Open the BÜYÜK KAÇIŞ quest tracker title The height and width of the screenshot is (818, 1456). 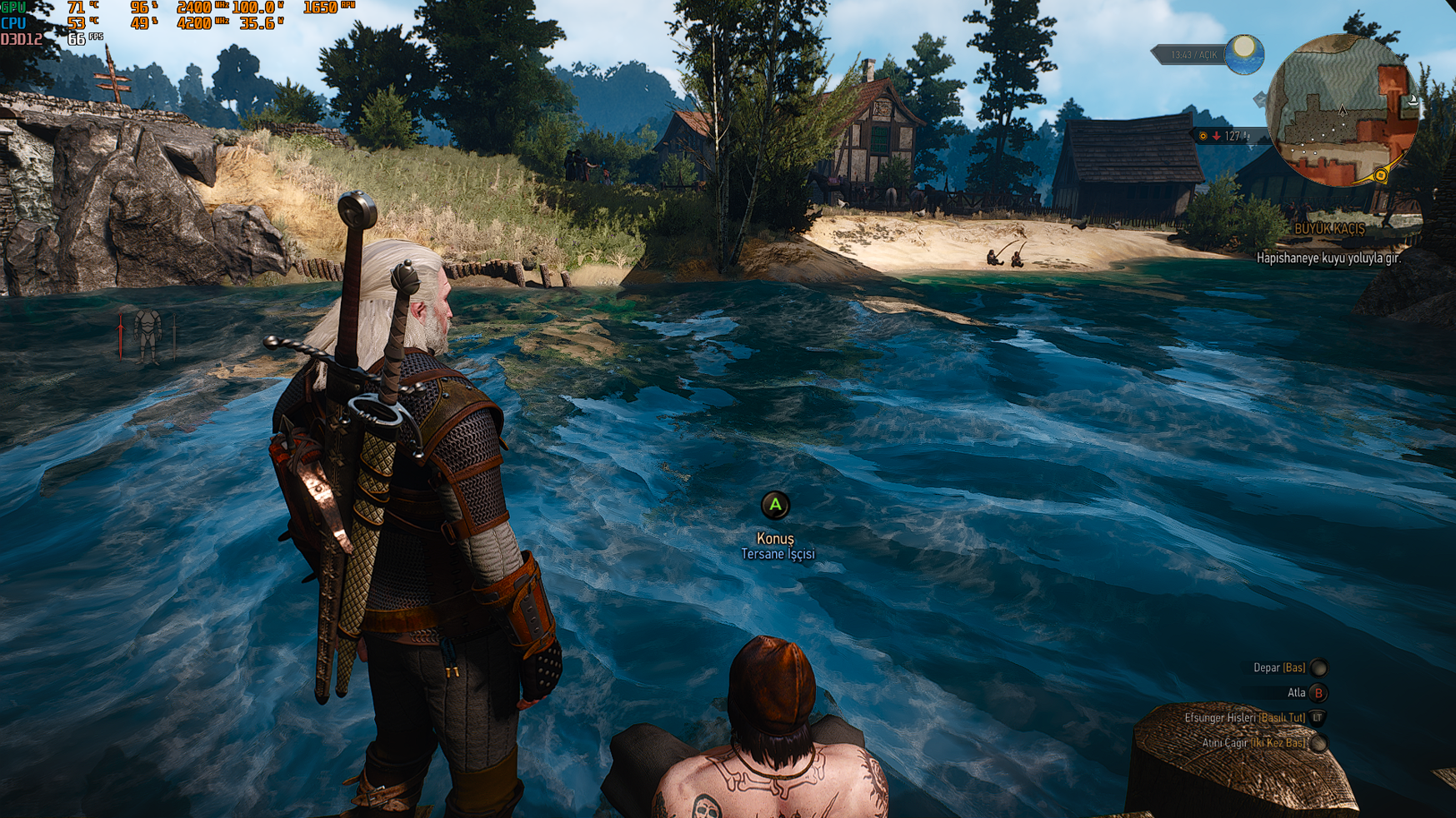click(x=1329, y=229)
